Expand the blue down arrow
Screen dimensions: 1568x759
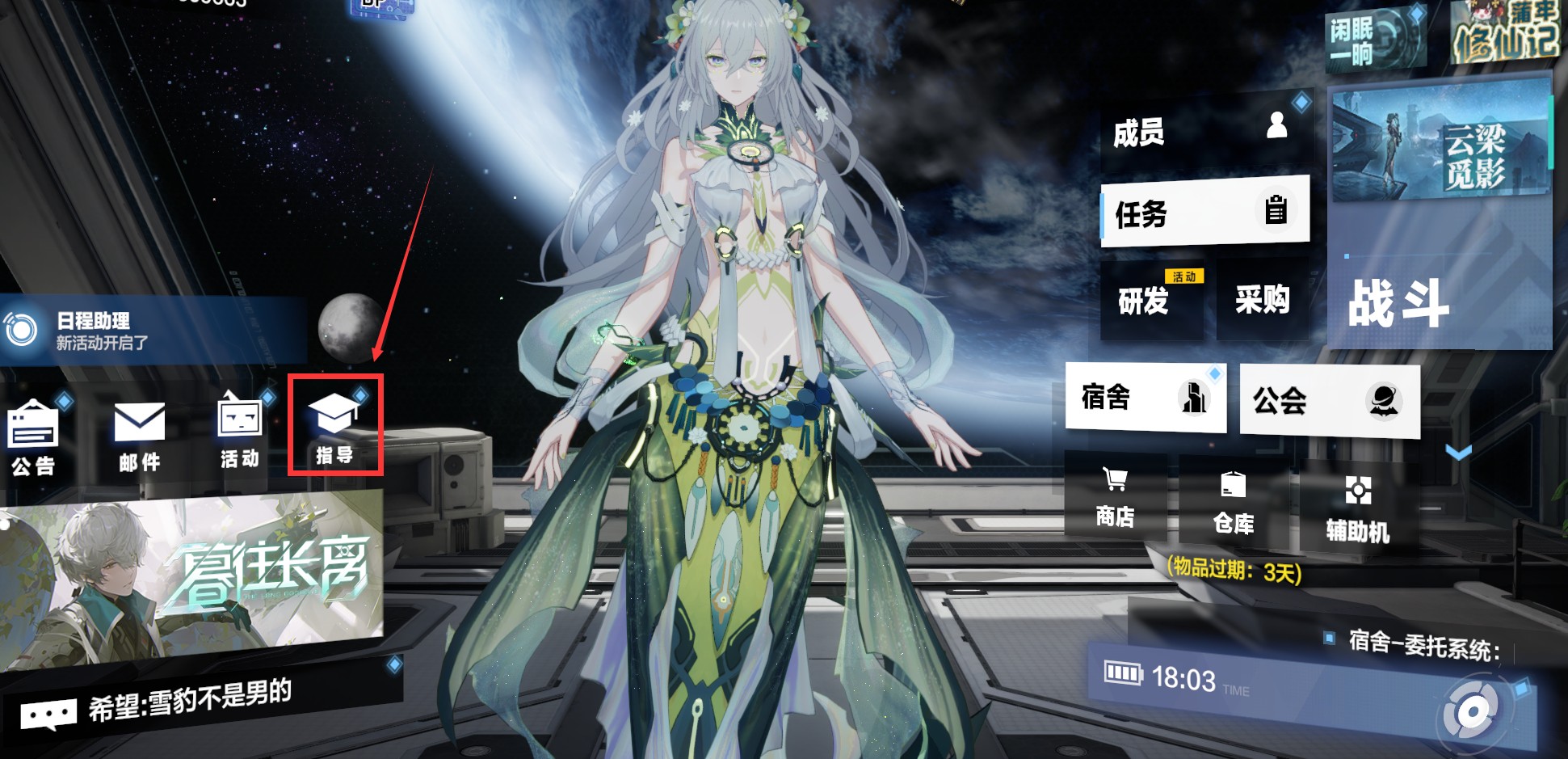(x=1458, y=453)
